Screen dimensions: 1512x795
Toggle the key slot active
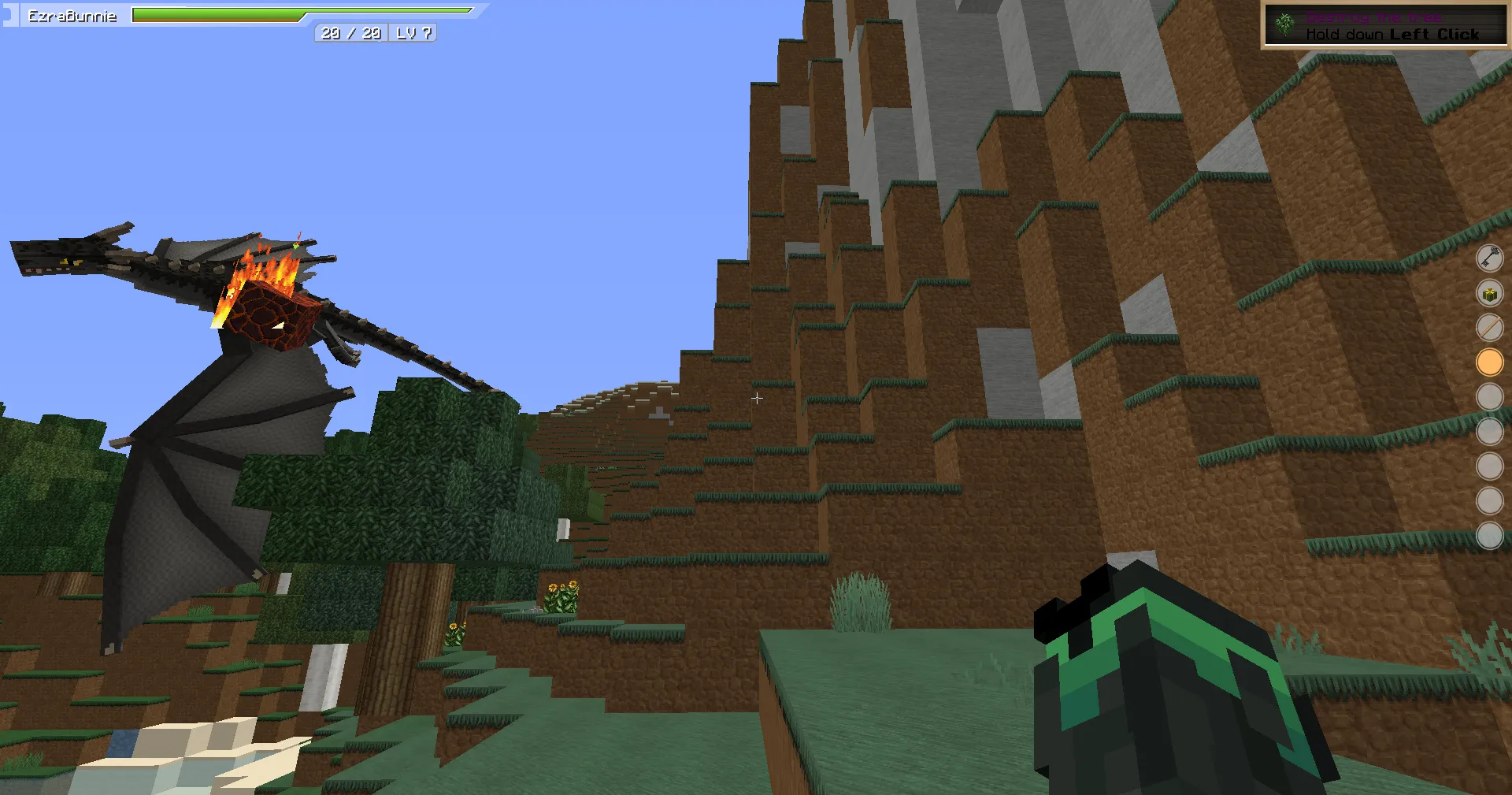pos(1492,258)
